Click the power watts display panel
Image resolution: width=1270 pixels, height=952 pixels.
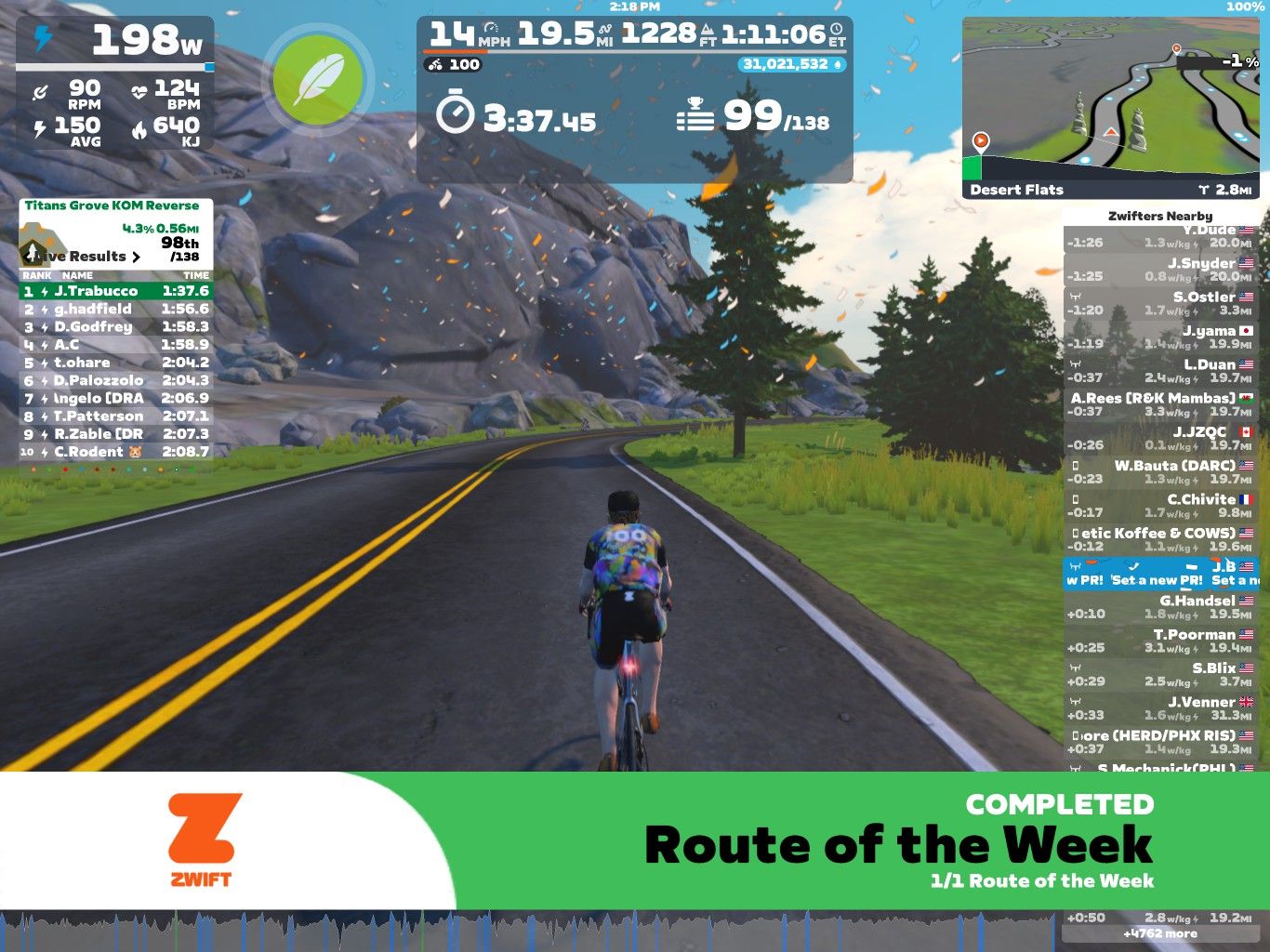(x=115, y=42)
